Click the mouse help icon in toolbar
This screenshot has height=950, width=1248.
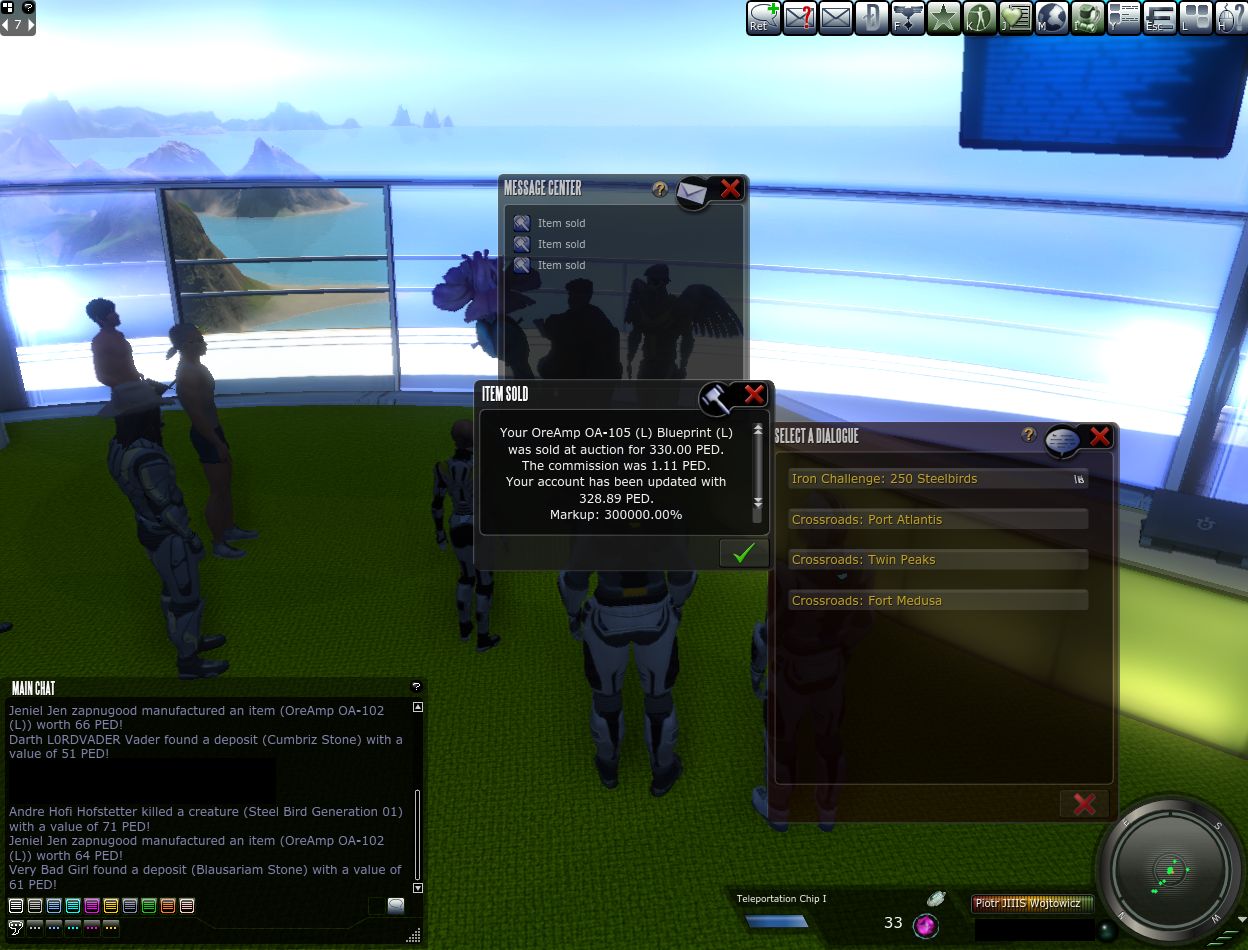tap(1230, 18)
